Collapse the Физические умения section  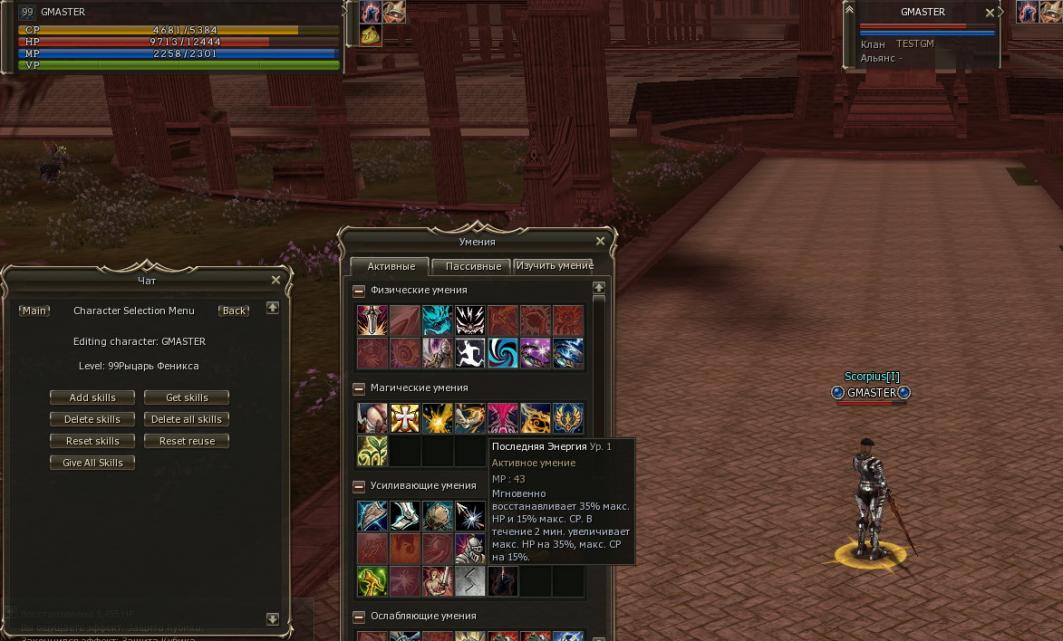coord(359,290)
